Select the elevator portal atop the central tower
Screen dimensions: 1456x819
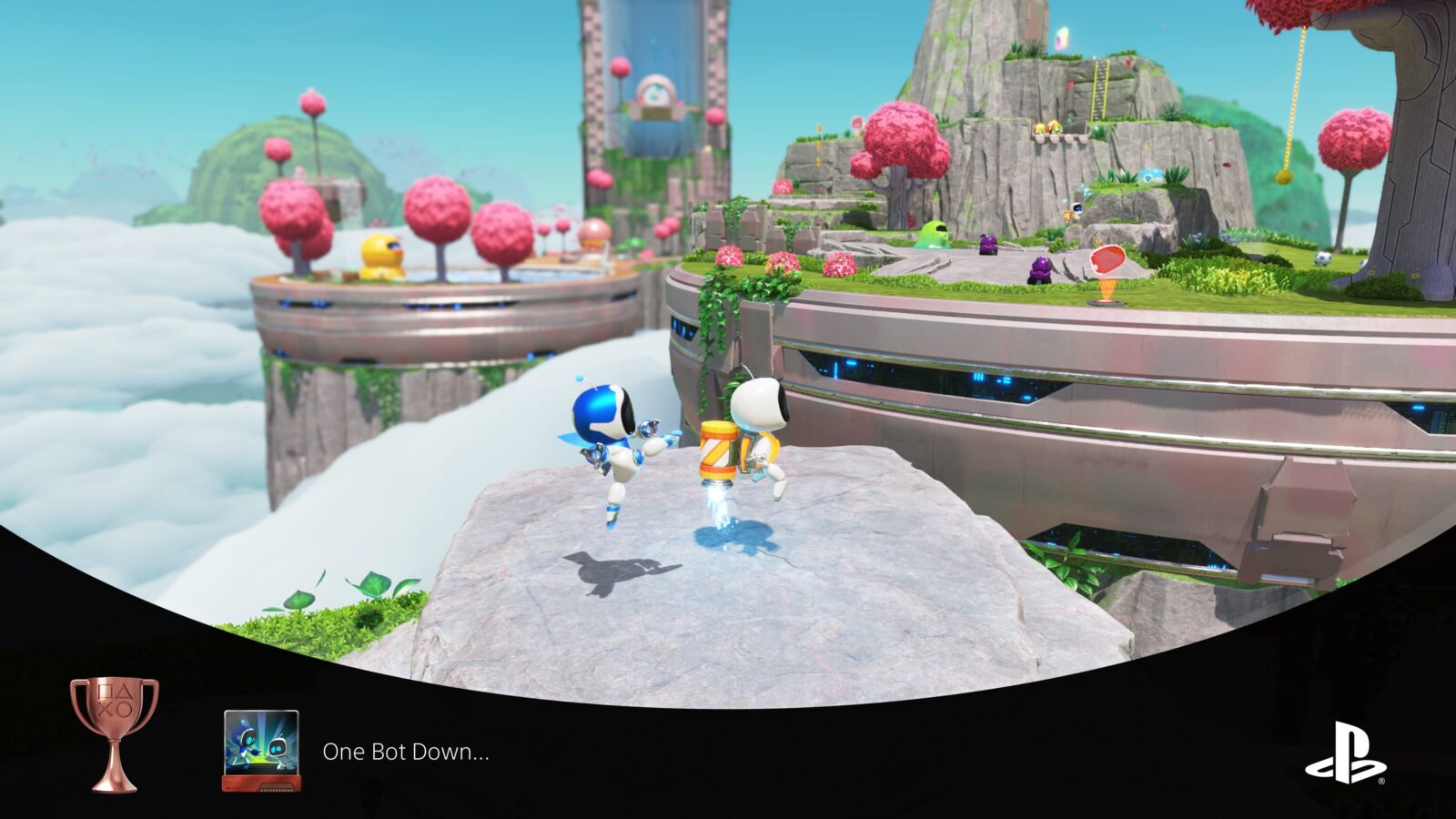[x=657, y=91]
